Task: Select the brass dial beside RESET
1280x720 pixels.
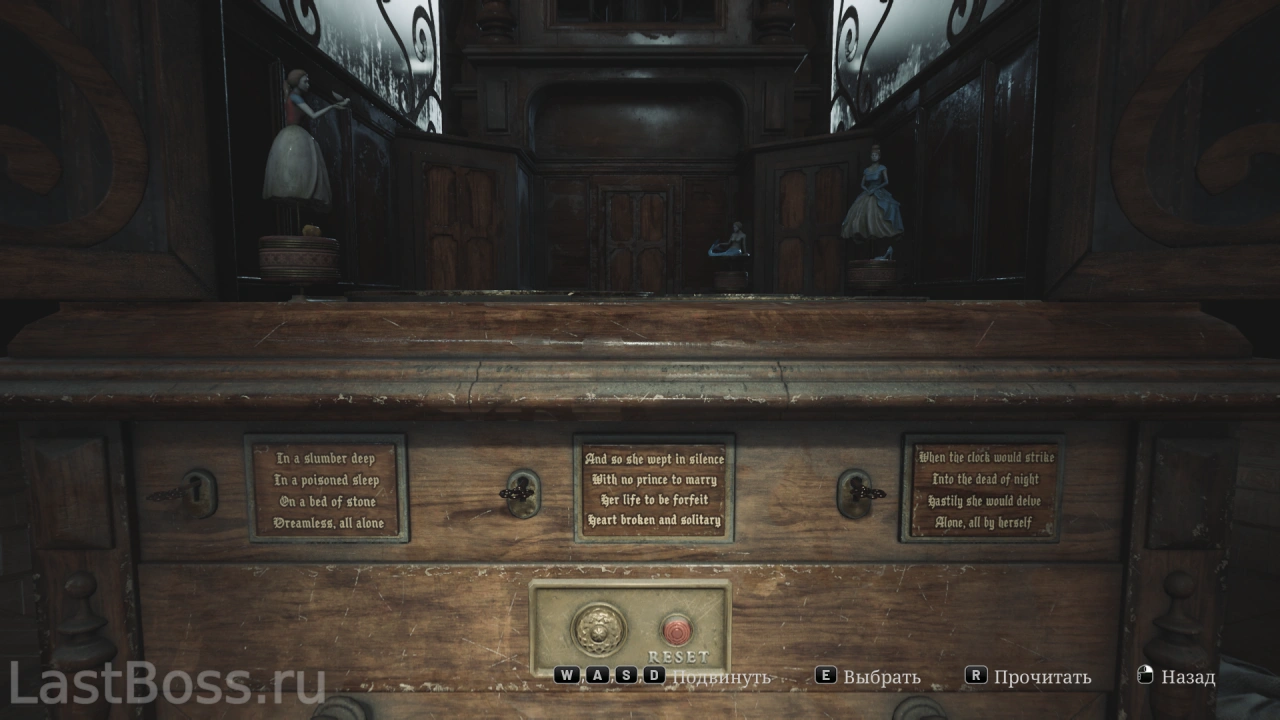Action: click(x=598, y=629)
